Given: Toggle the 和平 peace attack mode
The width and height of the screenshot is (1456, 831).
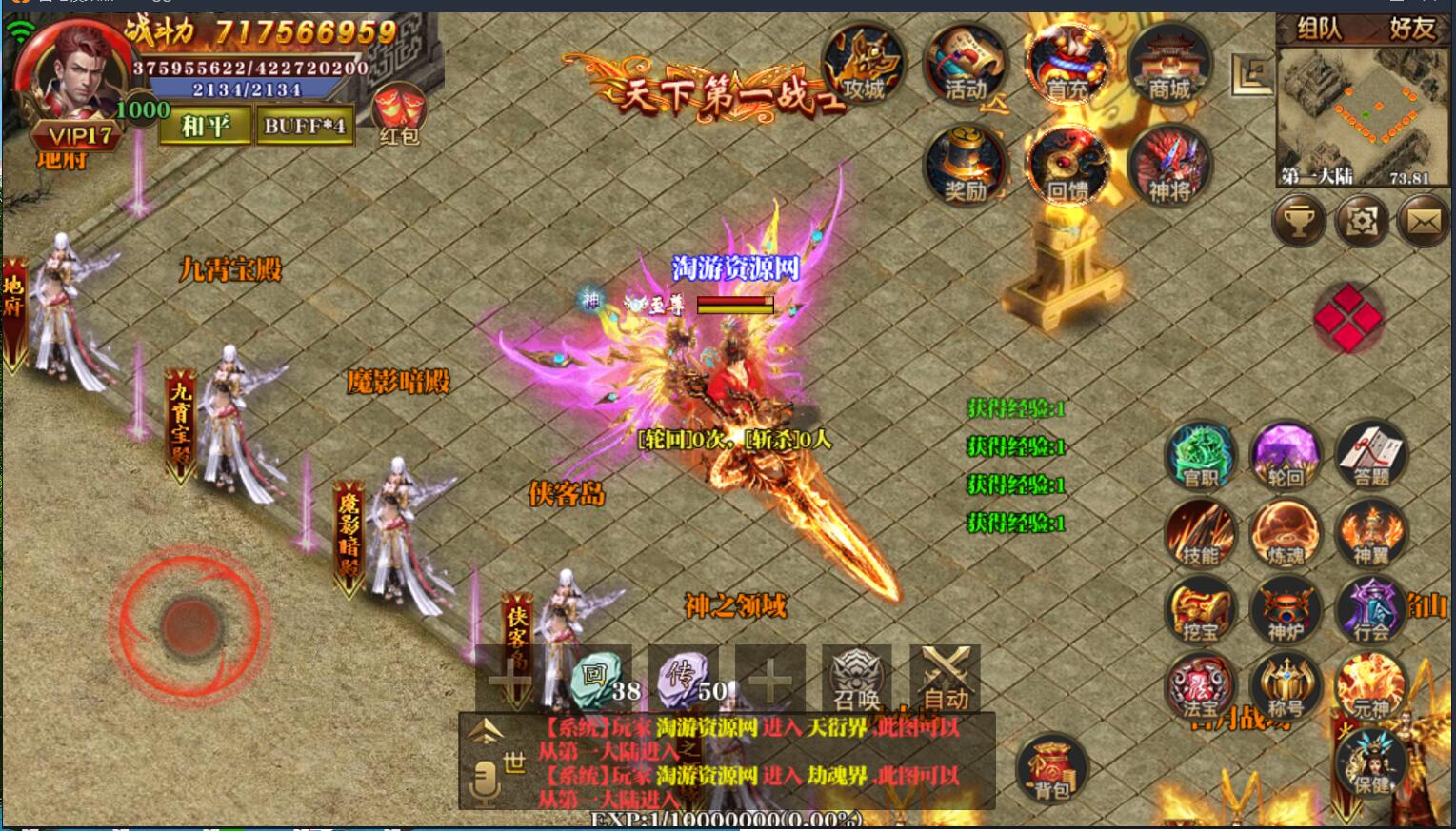Looking at the screenshot, I should pos(206,125).
